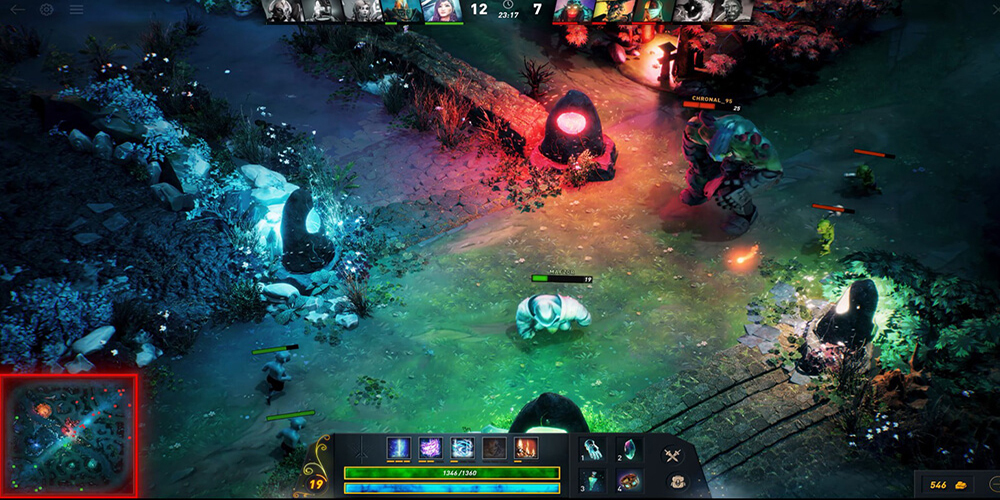Select the white-haired ally portrait on the far left
This screenshot has height=500, width=1000.
pos(279,10)
